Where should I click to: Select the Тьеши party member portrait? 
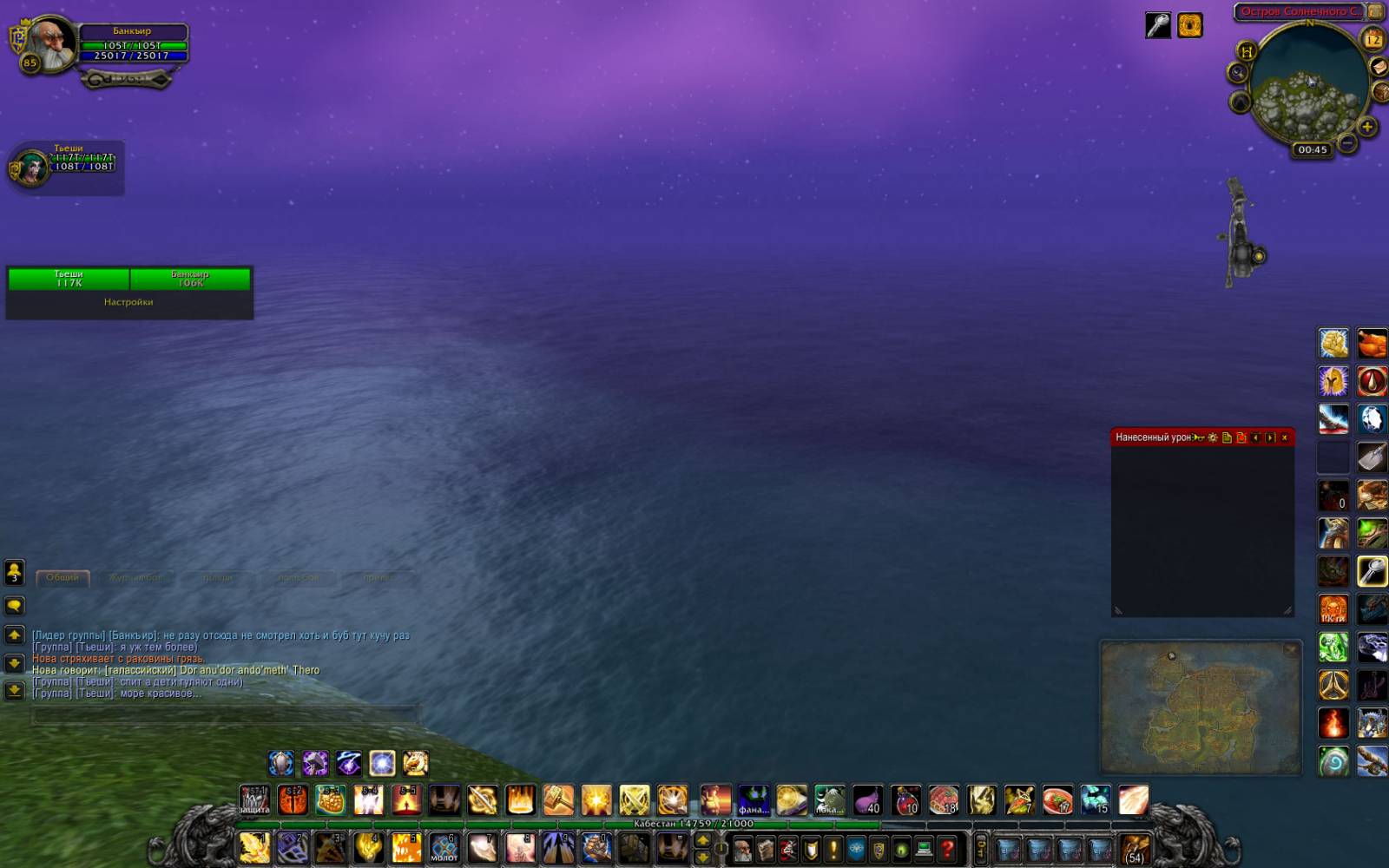coord(30,168)
